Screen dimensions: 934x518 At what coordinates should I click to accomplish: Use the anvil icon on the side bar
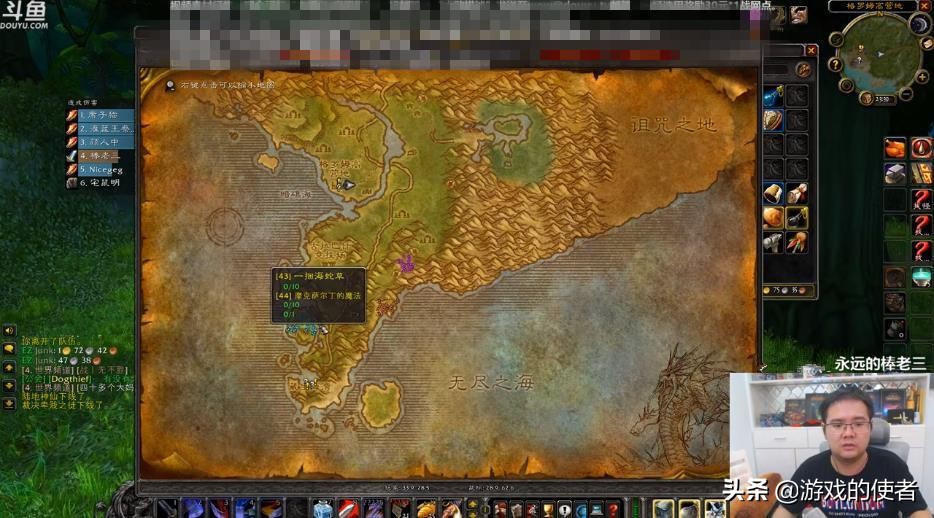click(895, 173)
